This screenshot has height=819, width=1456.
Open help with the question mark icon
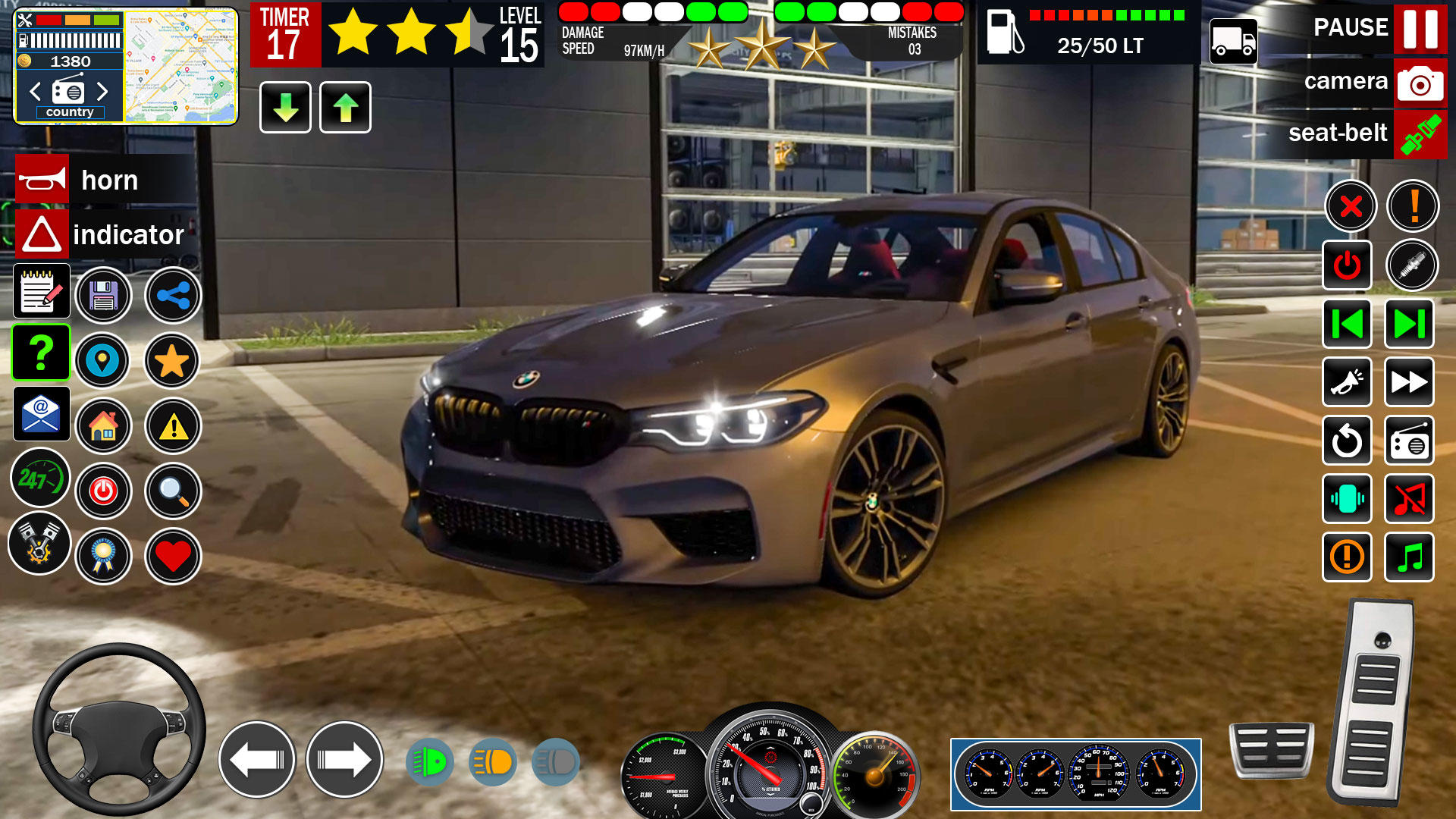coord(42,353)
